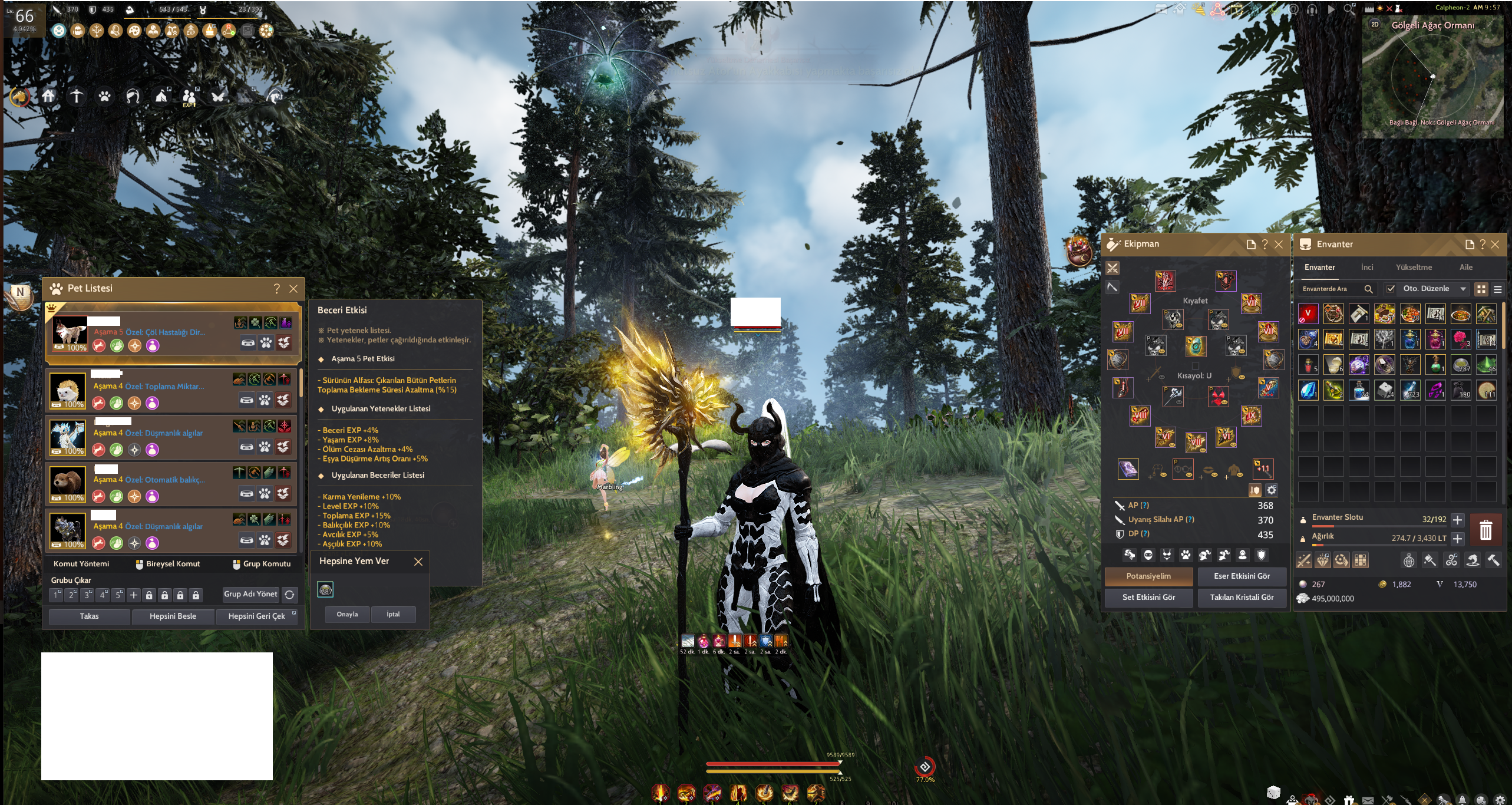Viewport: 1512px width, 805px height.
Task: Switch to the Aile tab
Action: tap(1466, 268)
